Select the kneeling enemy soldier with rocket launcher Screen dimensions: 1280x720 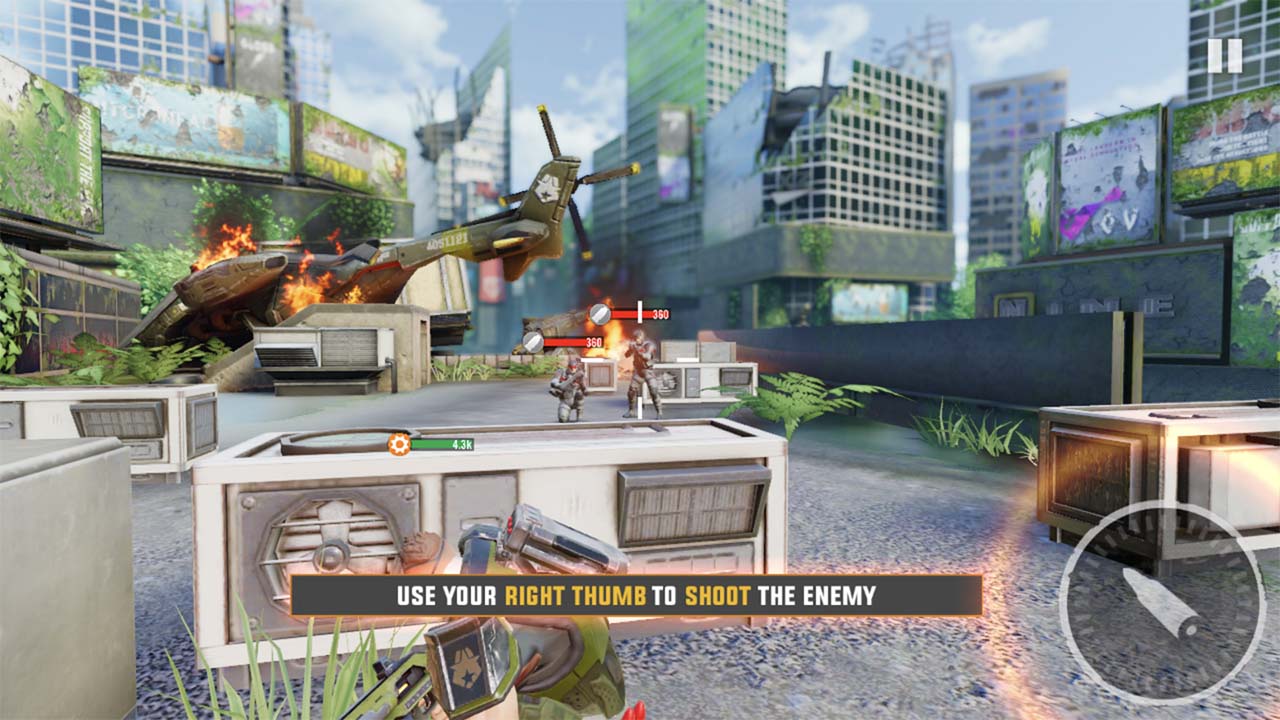click(x=568, y=390)
